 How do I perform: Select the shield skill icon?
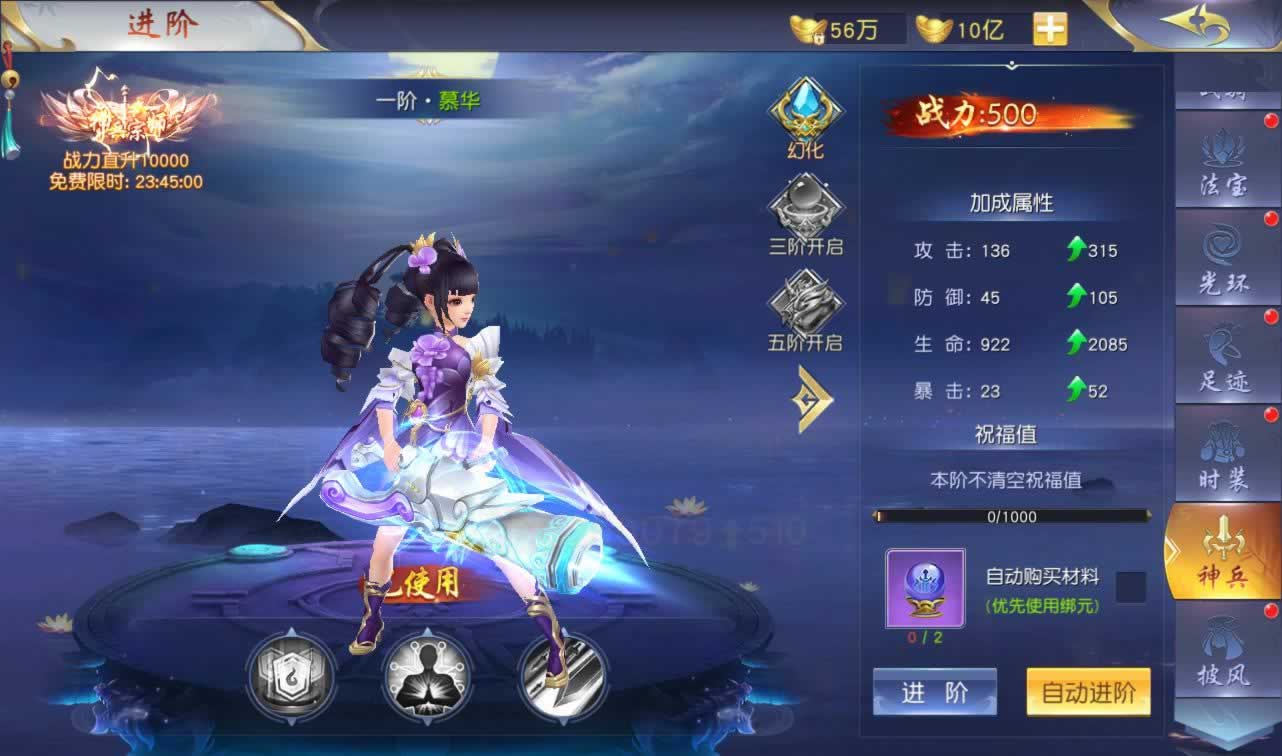[291, 676]
